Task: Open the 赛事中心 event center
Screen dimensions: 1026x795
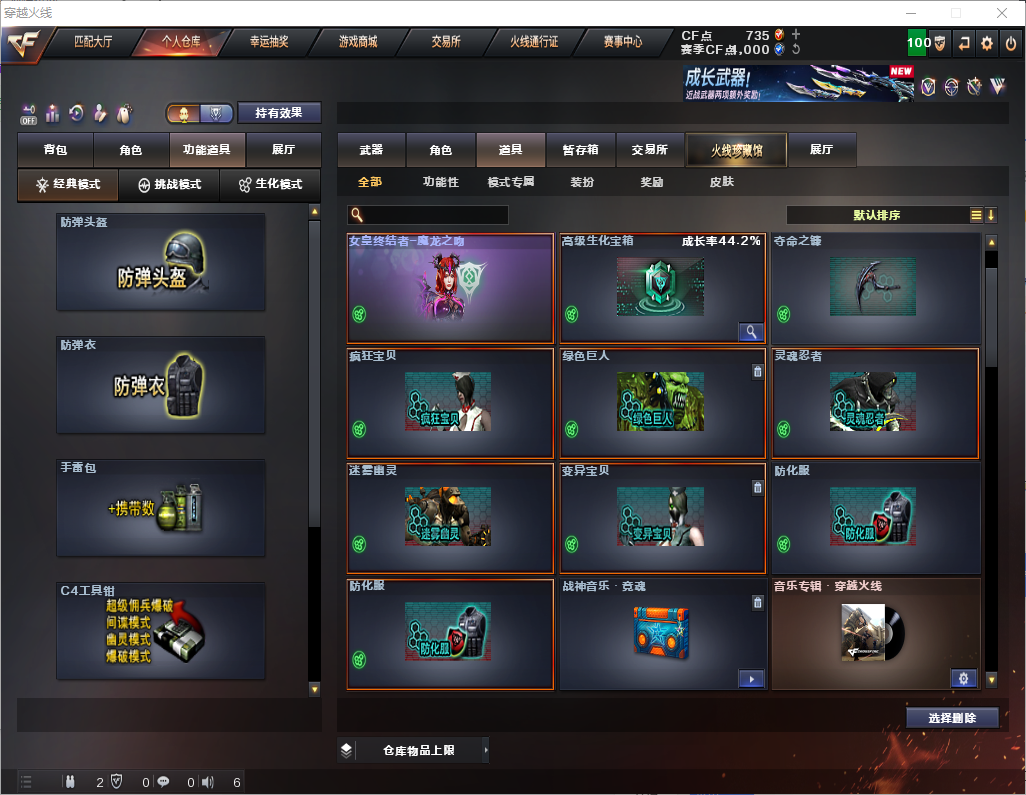Action: coord(622,42)
